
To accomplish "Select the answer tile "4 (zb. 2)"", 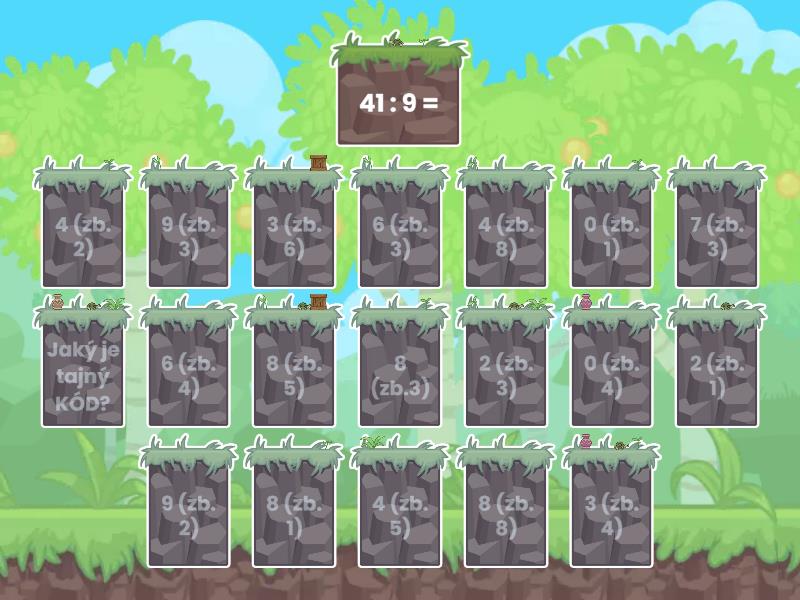I will pos(83,236).
